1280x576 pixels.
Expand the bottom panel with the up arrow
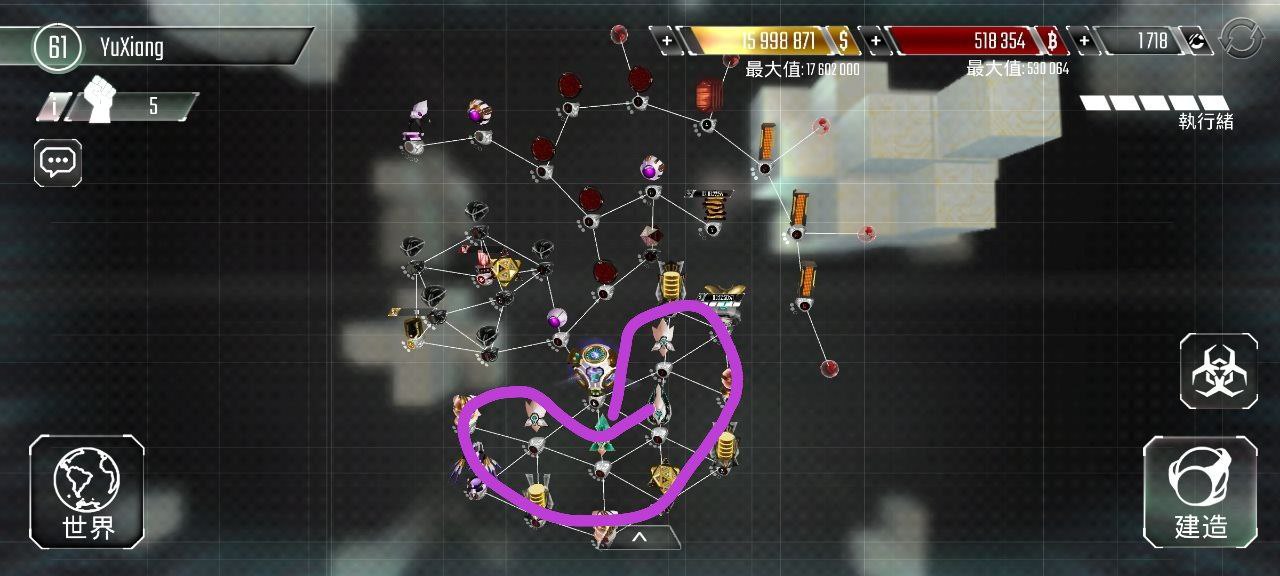coord(639,537)
